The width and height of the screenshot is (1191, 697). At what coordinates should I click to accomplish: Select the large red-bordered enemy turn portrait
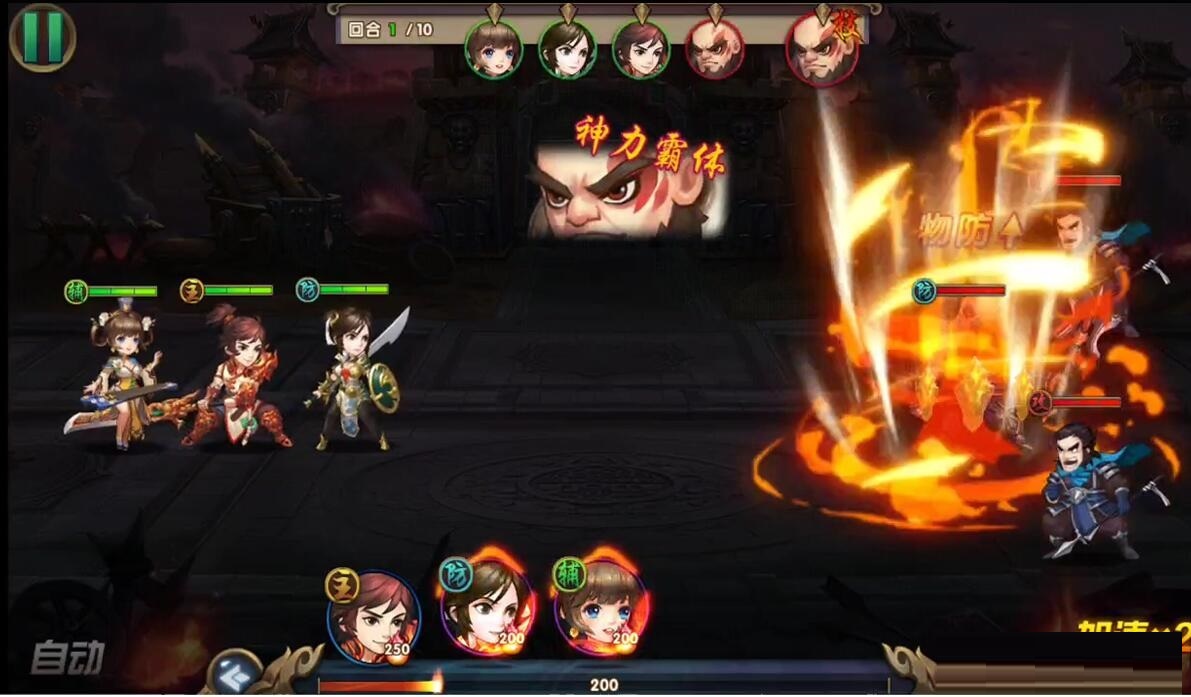822,50
